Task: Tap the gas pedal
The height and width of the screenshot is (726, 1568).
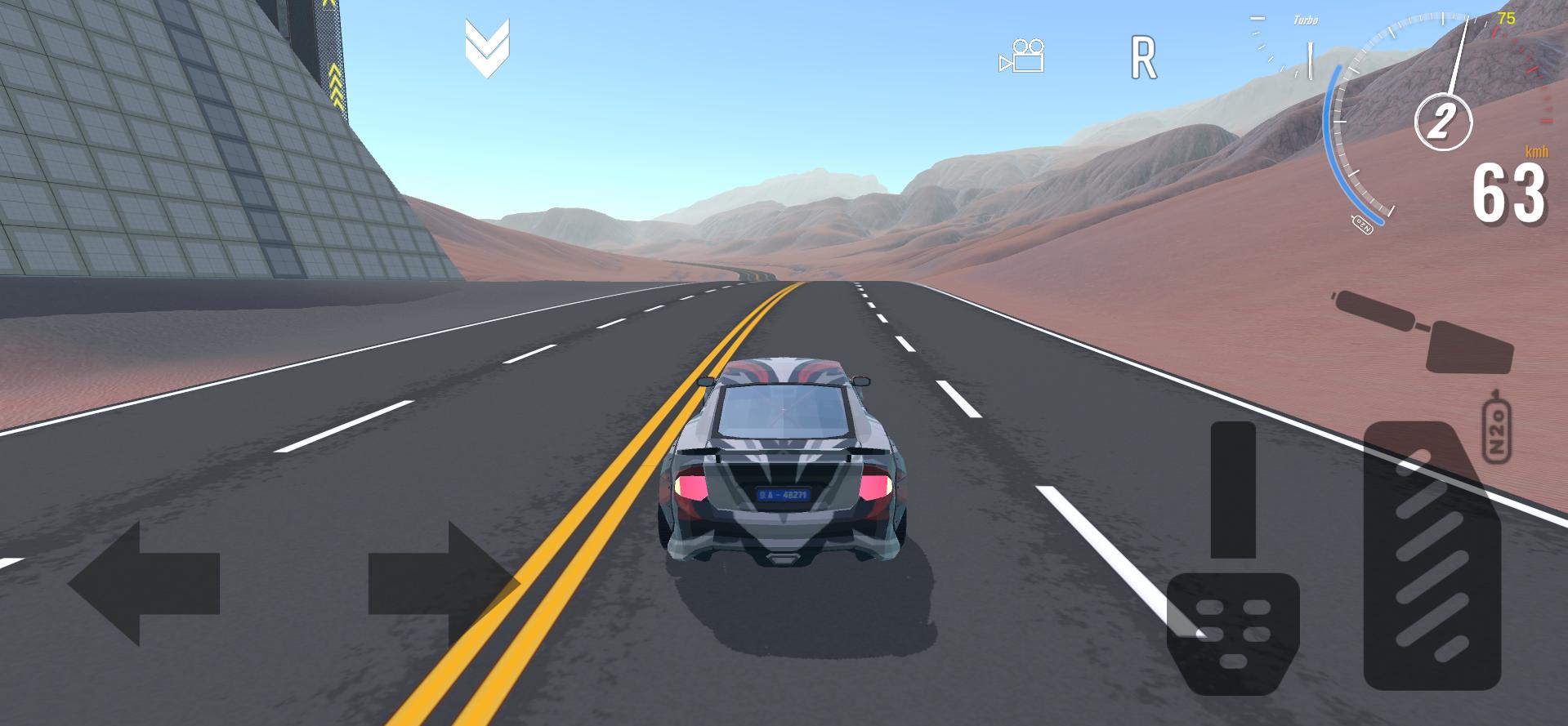Action: 1432,555
